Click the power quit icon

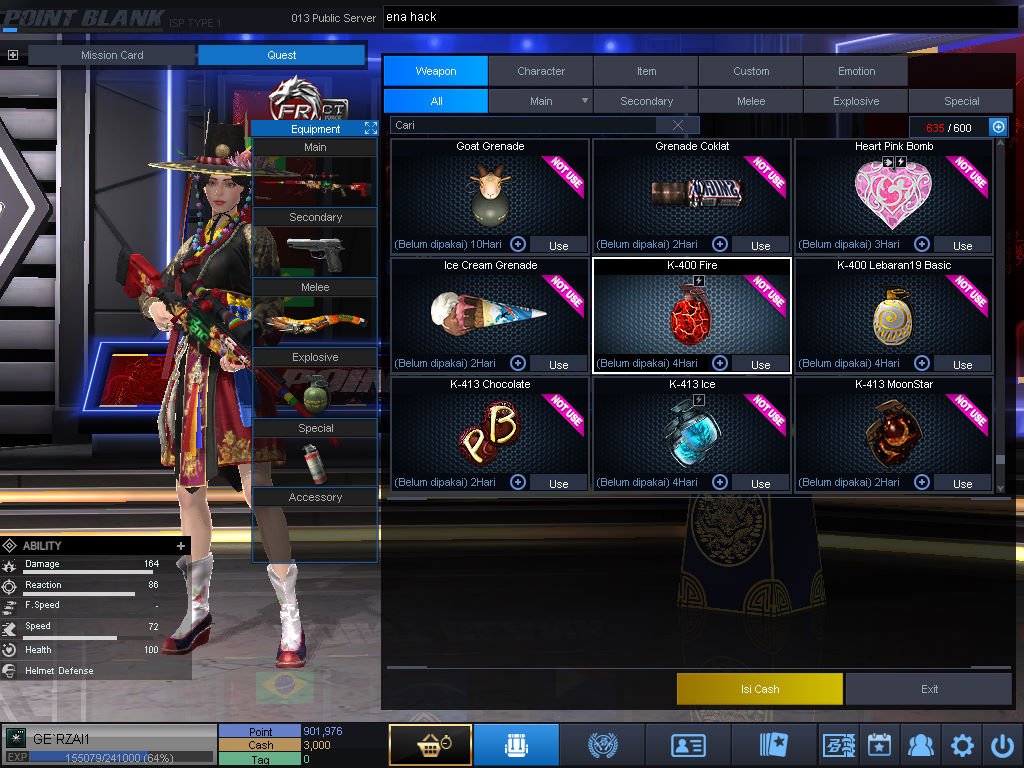(1002, 745)
